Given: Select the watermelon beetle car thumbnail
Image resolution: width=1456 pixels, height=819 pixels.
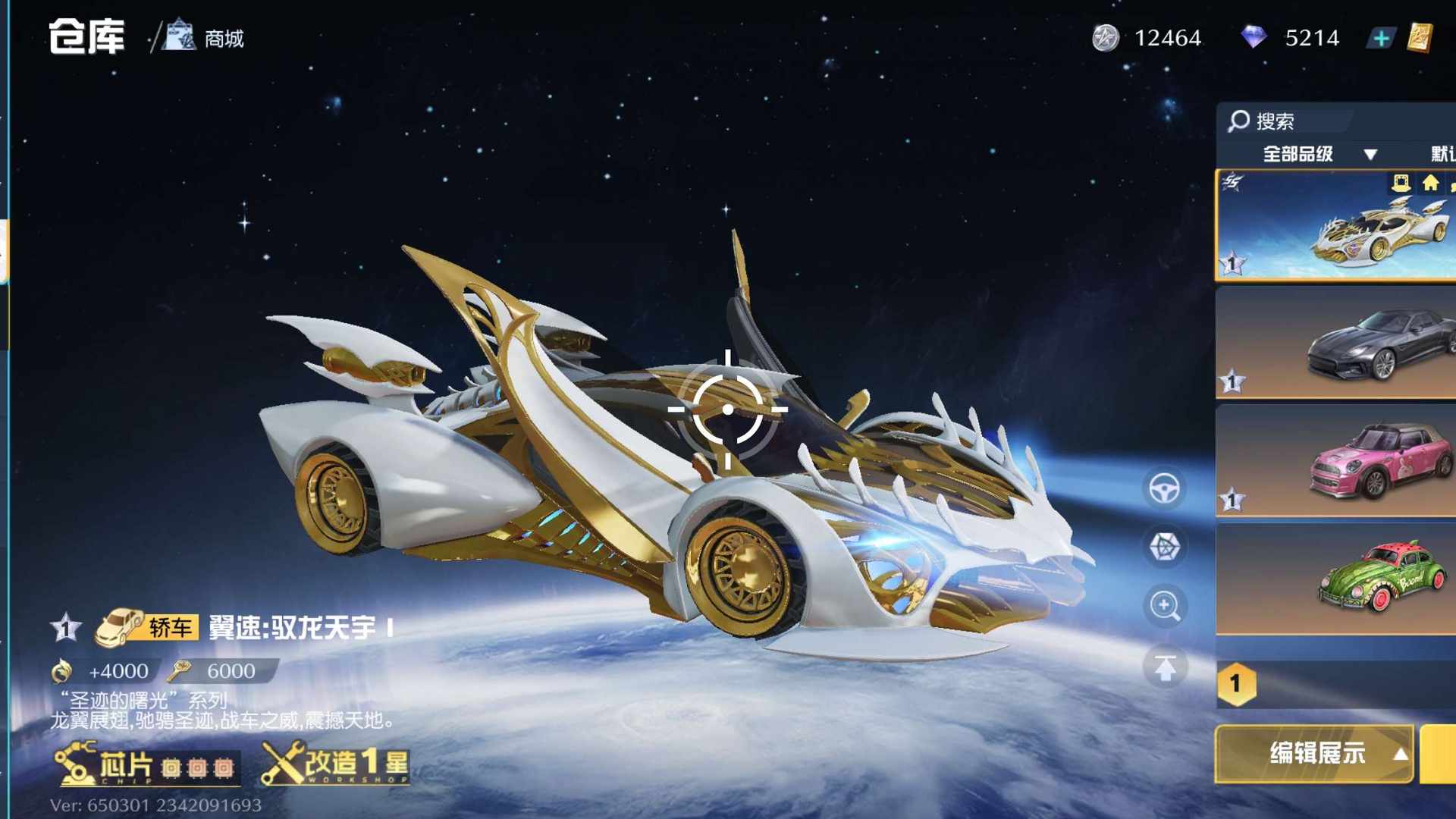Looking at the screenshot, I should 1336,580.
